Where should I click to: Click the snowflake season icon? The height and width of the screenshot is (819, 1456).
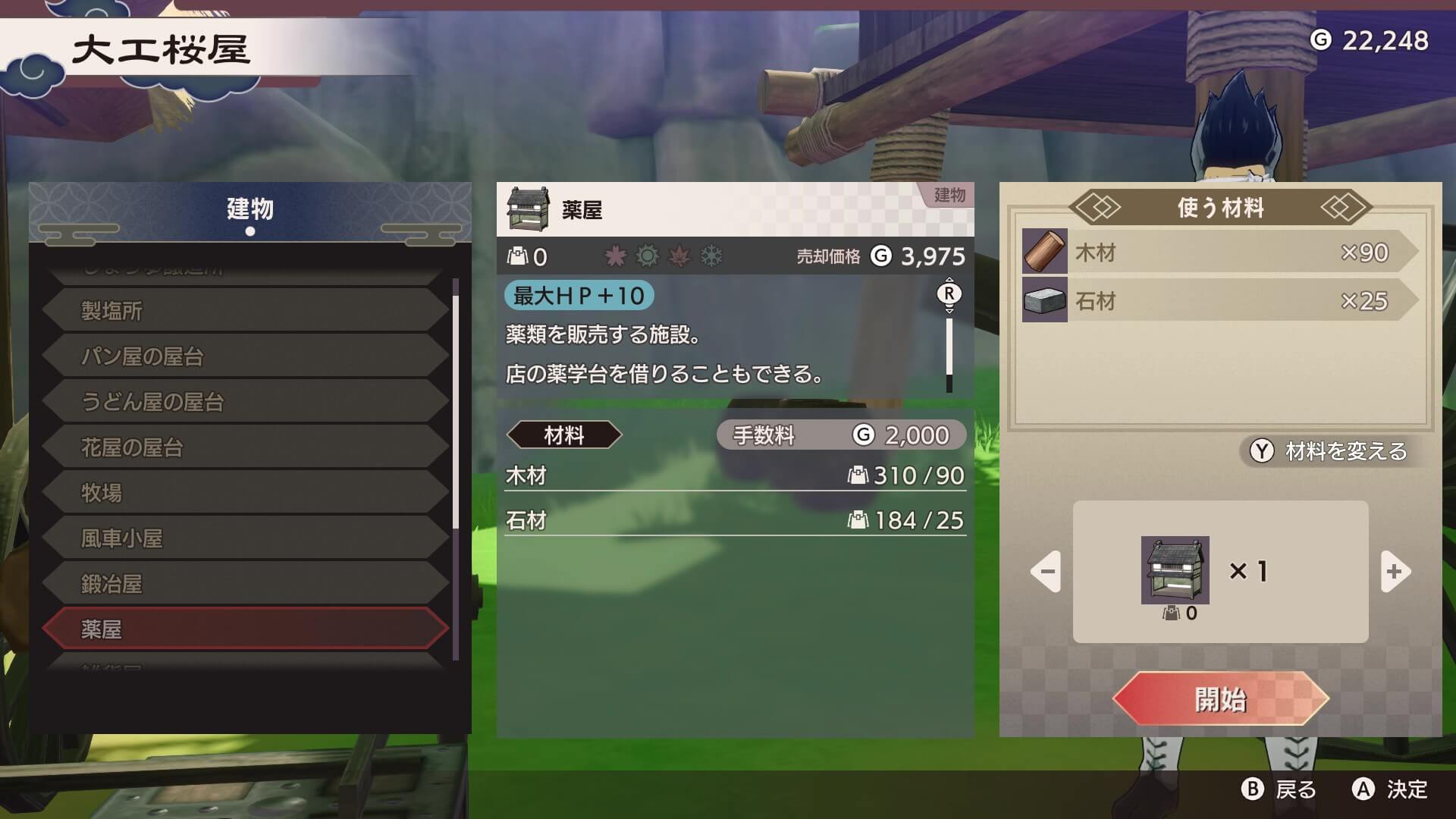point(712,255)
